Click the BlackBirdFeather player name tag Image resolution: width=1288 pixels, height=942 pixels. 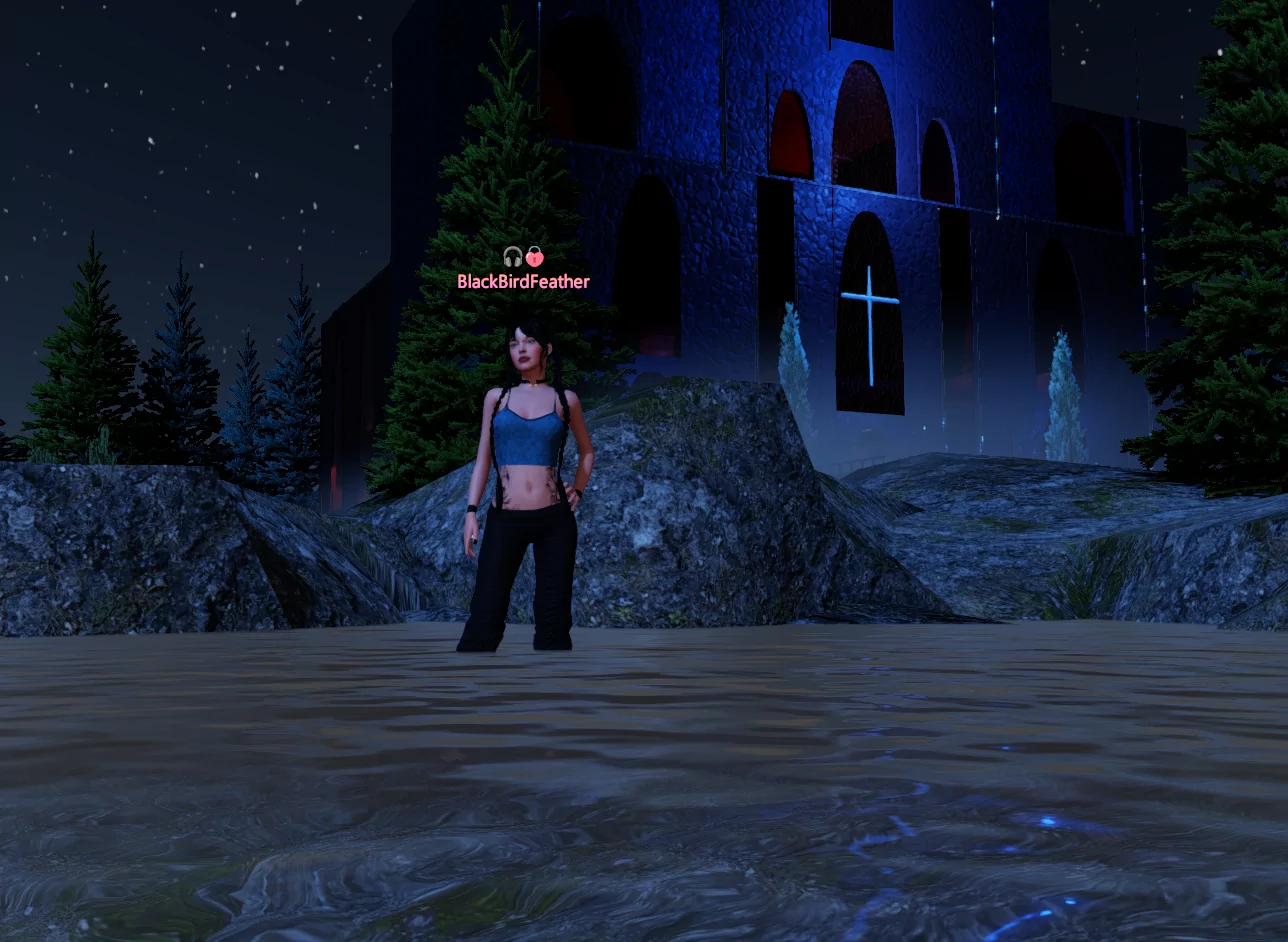523,282
